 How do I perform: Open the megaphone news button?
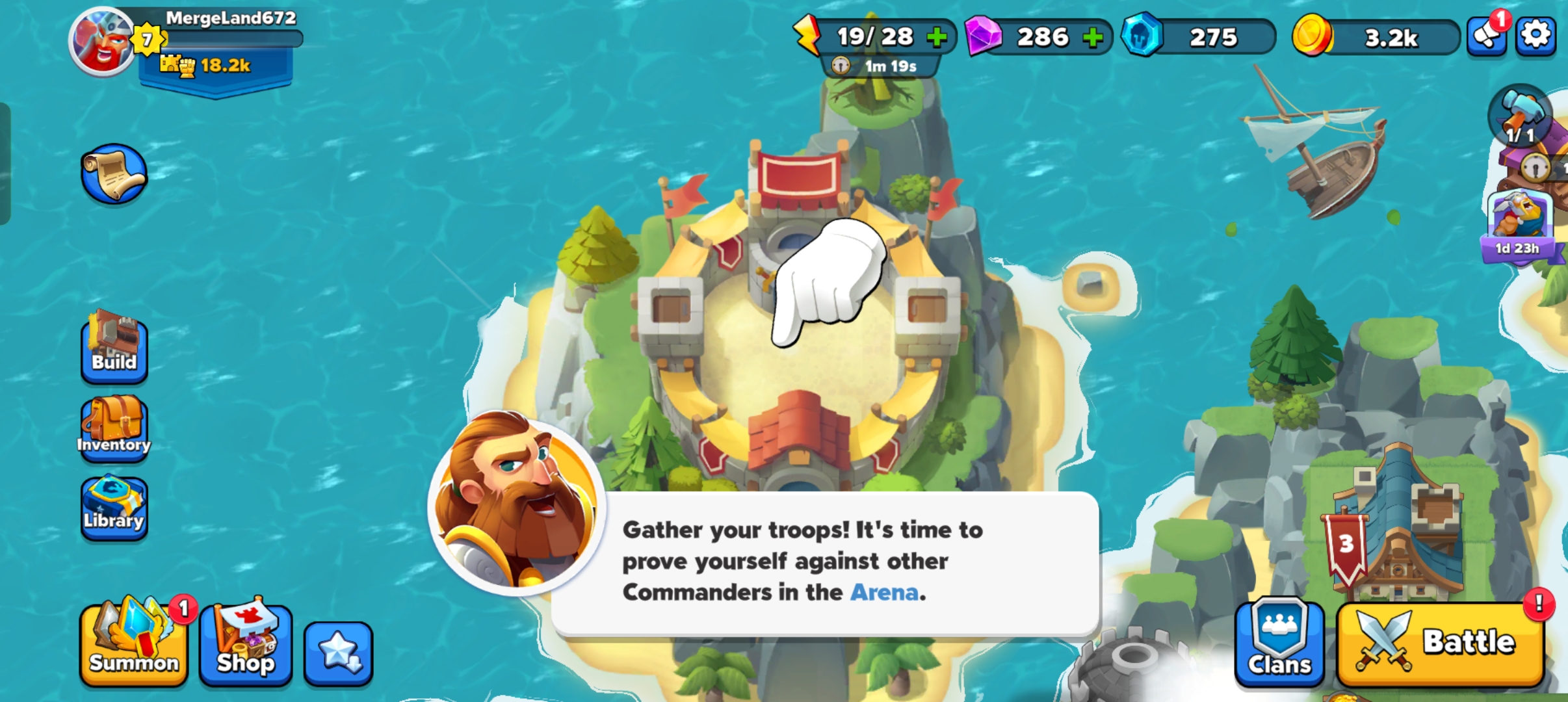tap(1487, 36)
